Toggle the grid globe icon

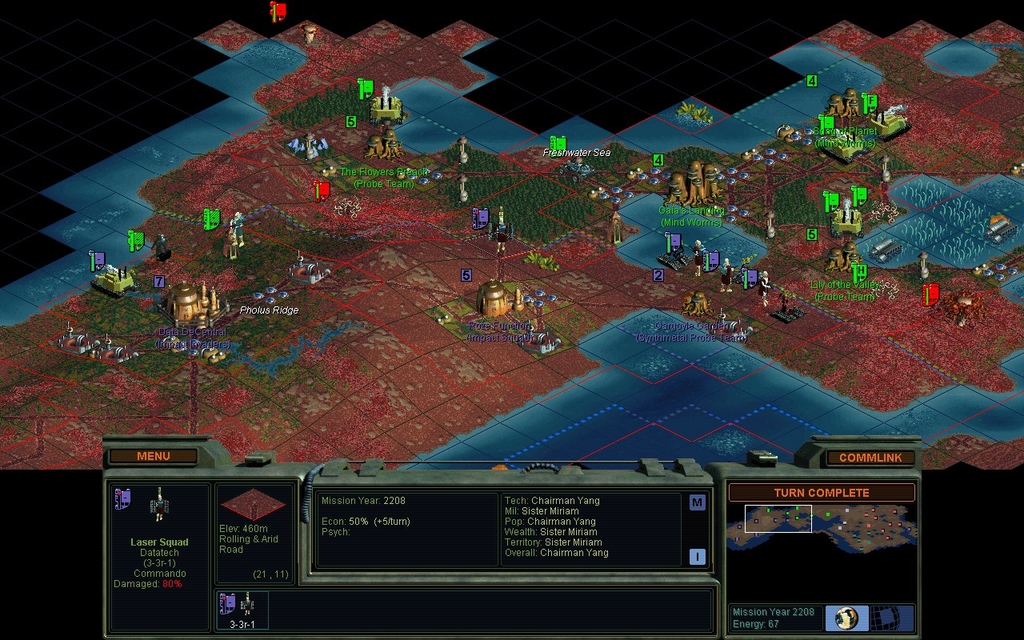pos(885,617)
